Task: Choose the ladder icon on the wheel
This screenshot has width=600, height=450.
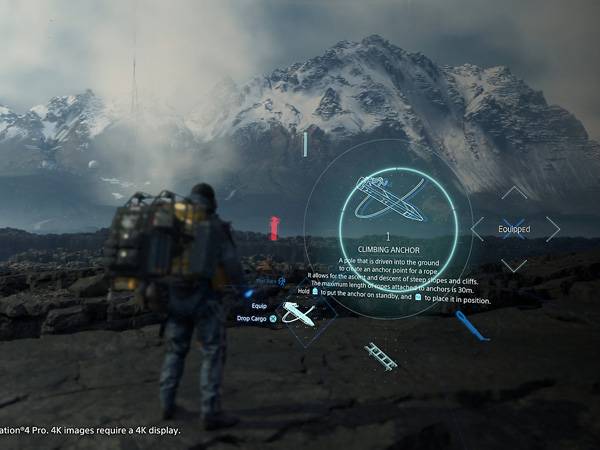Action: (x=381, y=356)
